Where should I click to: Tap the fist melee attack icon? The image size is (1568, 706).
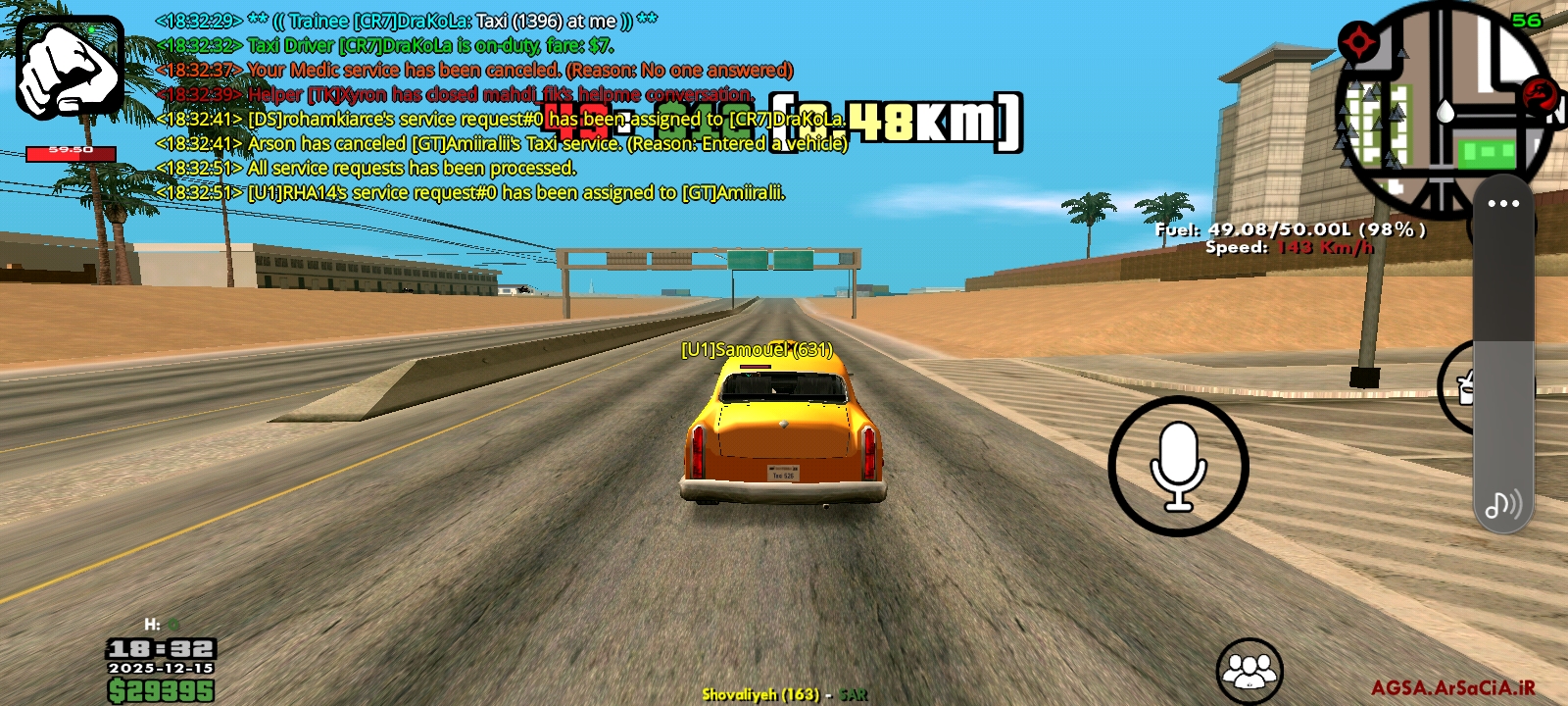(x=69, y=66)
